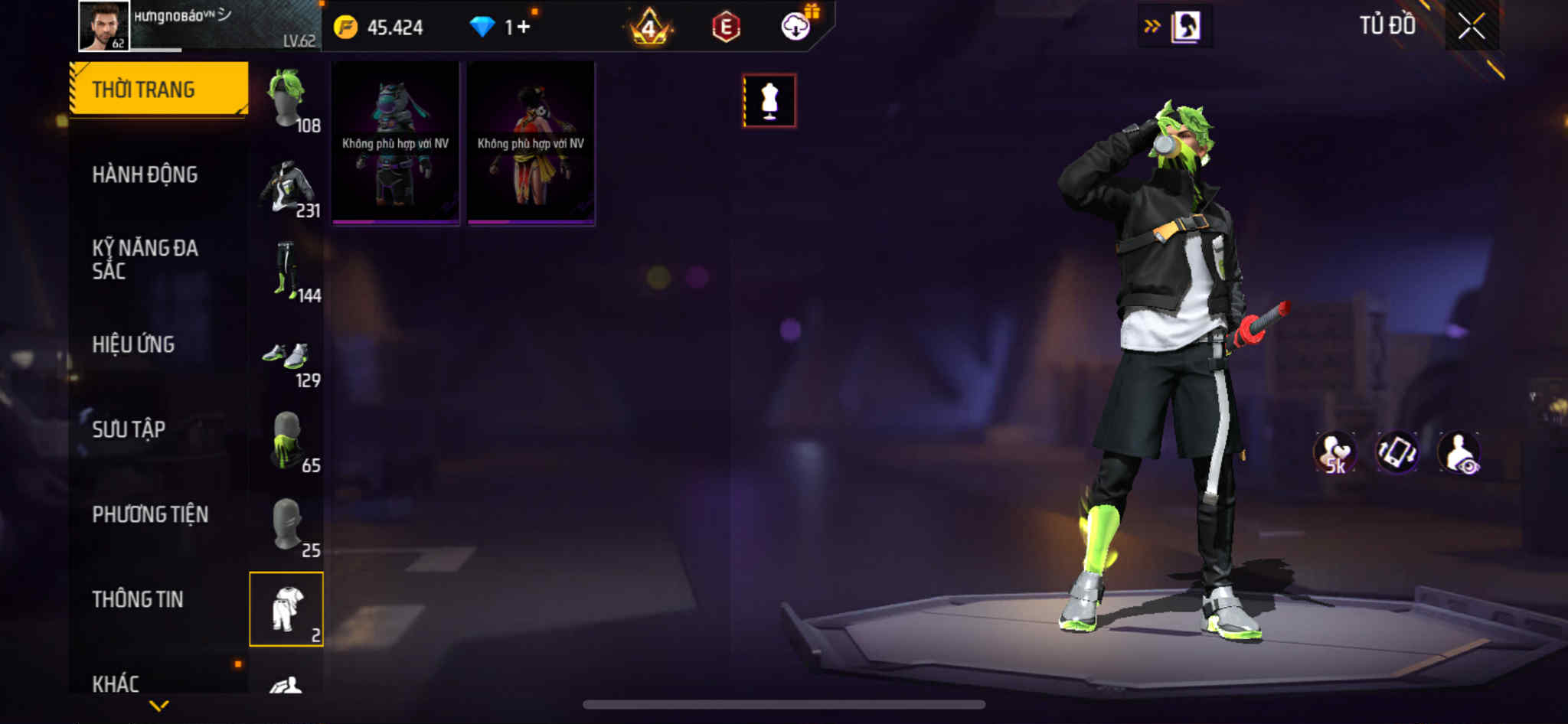The image size is (1568, 724).
Task: Show the SƯU TẬP category
Action: point(129,429)
